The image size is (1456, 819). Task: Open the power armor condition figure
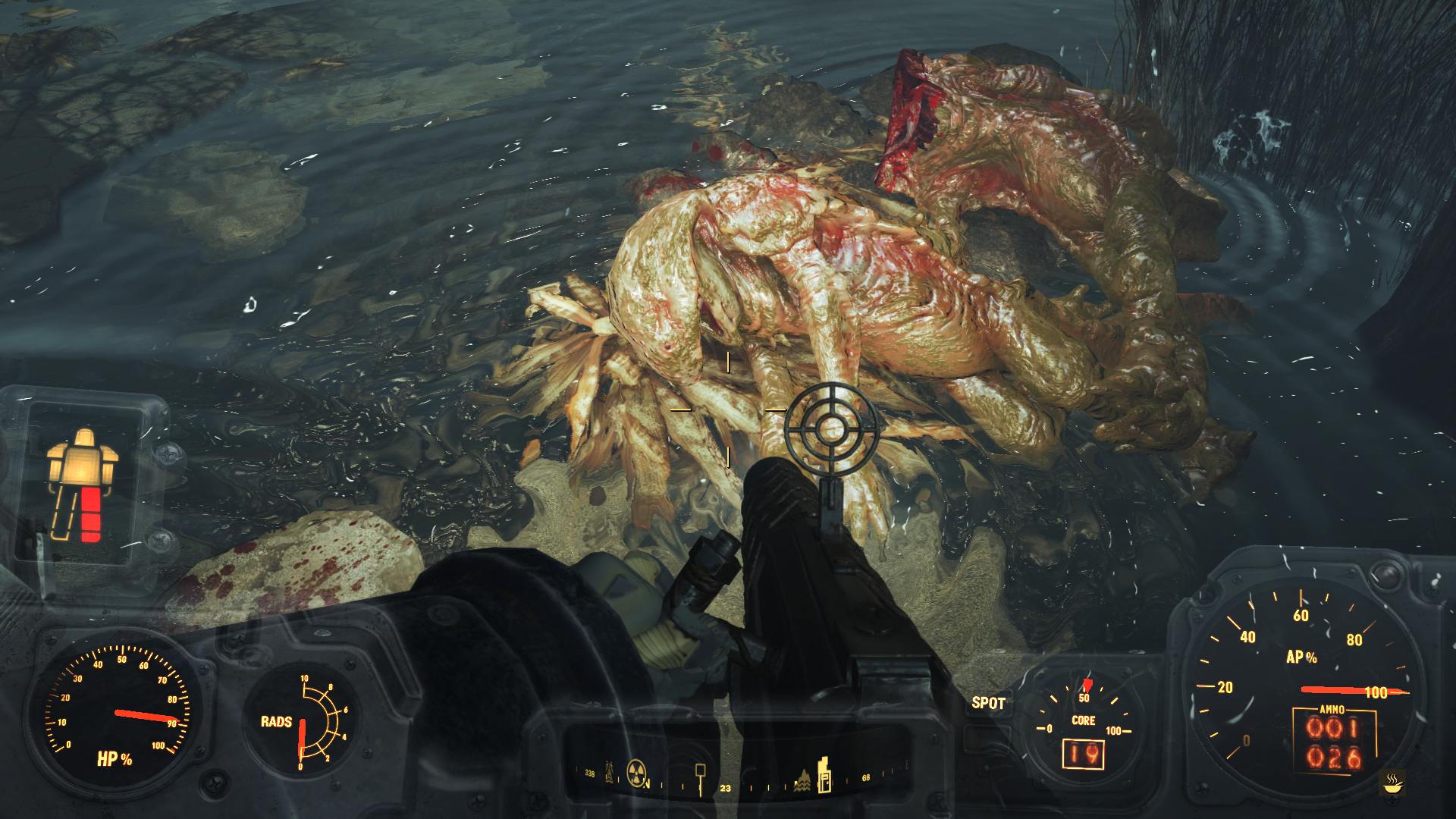coord(83,484)
